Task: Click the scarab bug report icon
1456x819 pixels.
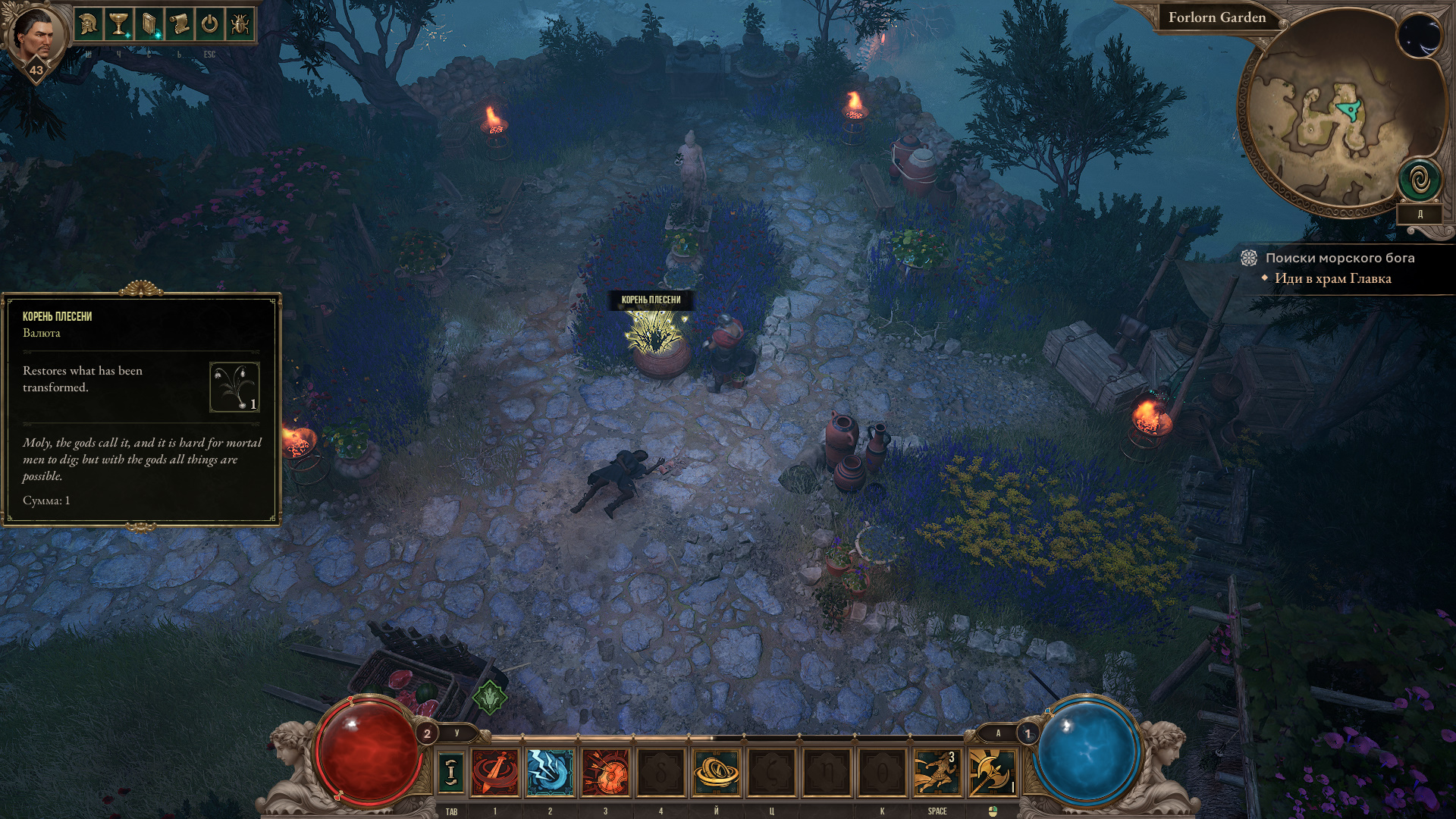Action: [x=240, y=24]
